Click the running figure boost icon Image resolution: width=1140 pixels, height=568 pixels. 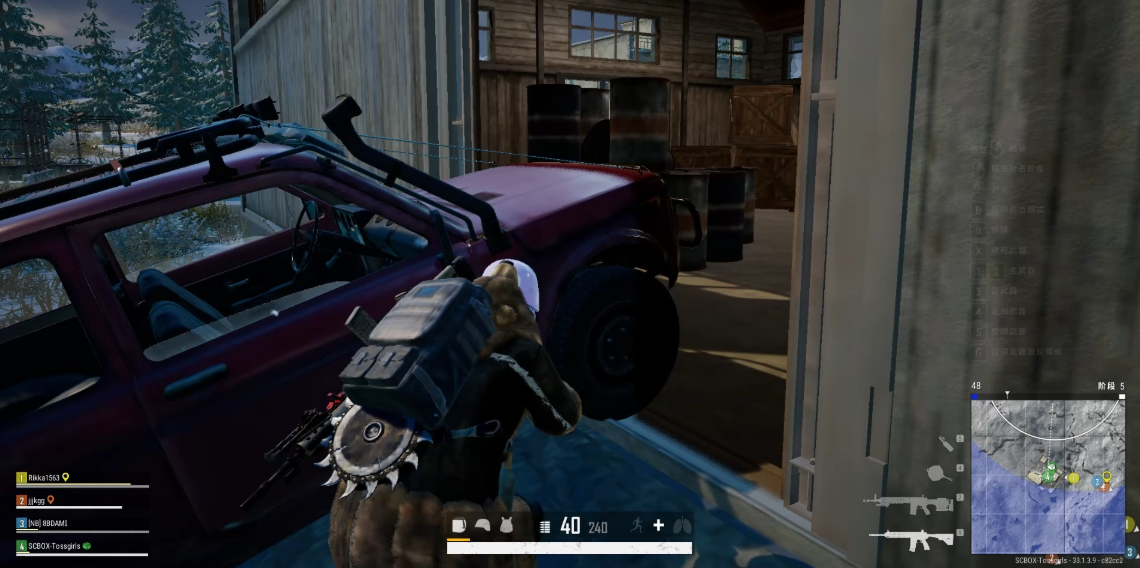click(636, 525)
